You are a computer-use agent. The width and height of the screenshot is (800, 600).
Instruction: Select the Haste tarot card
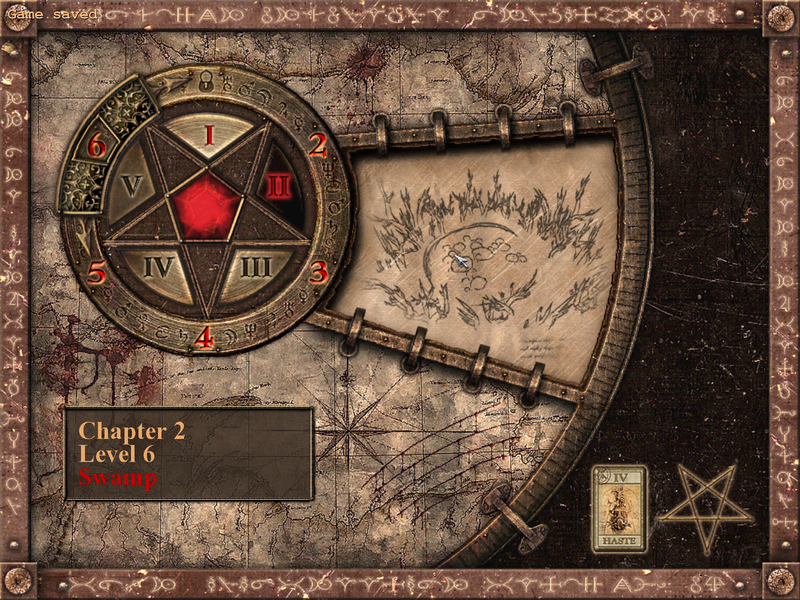click(x=619, y=508)
